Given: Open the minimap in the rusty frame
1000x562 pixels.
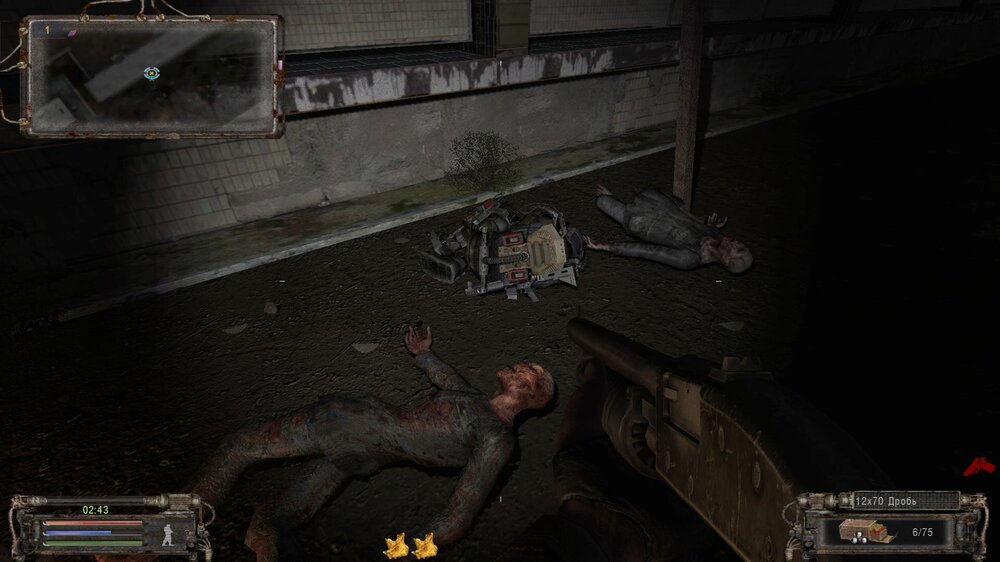Looking at the screenshot, I should (x=152, y=76).
